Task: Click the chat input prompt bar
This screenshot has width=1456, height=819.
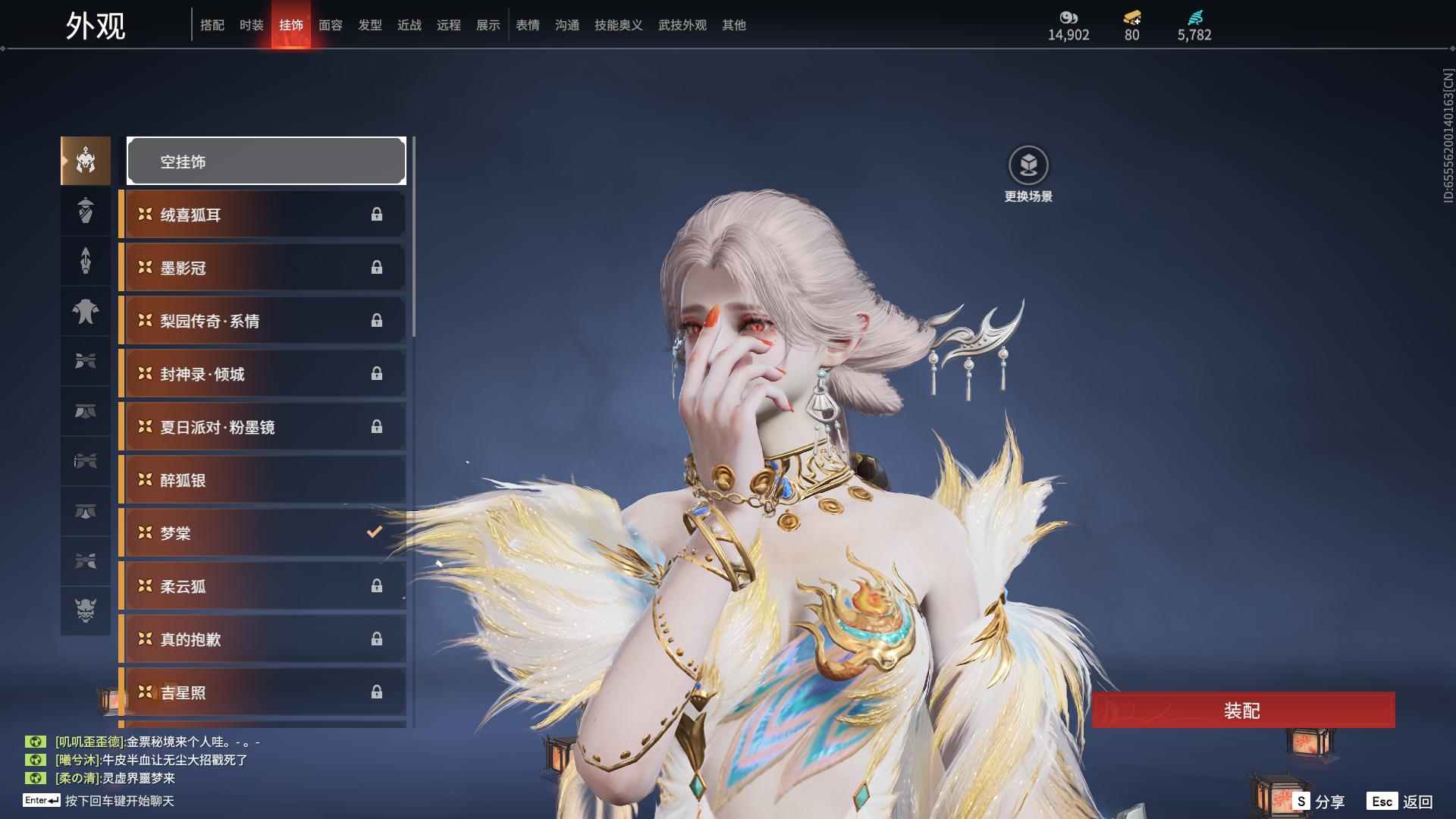Action: pos(119,801)
